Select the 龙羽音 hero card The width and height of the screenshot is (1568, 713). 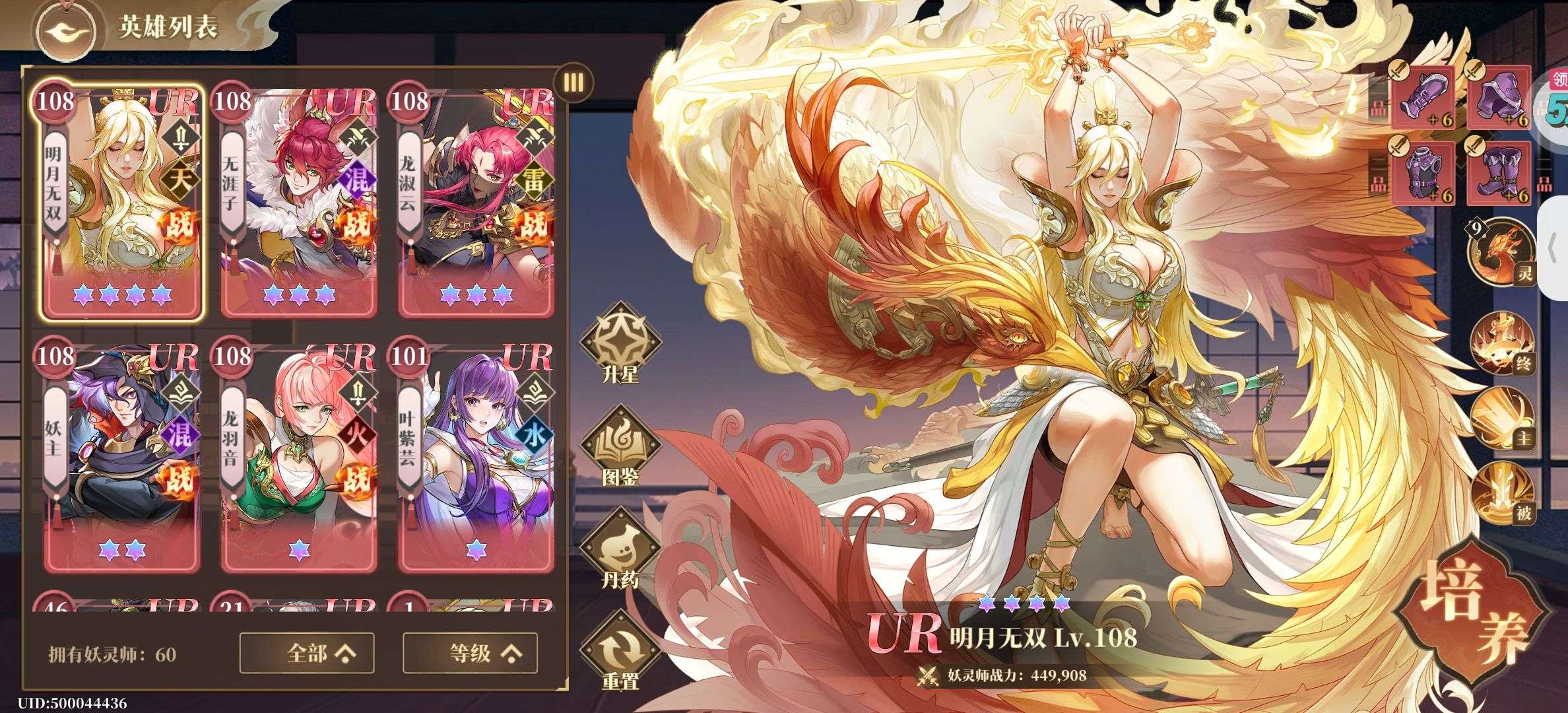click(x=298, y=456)
